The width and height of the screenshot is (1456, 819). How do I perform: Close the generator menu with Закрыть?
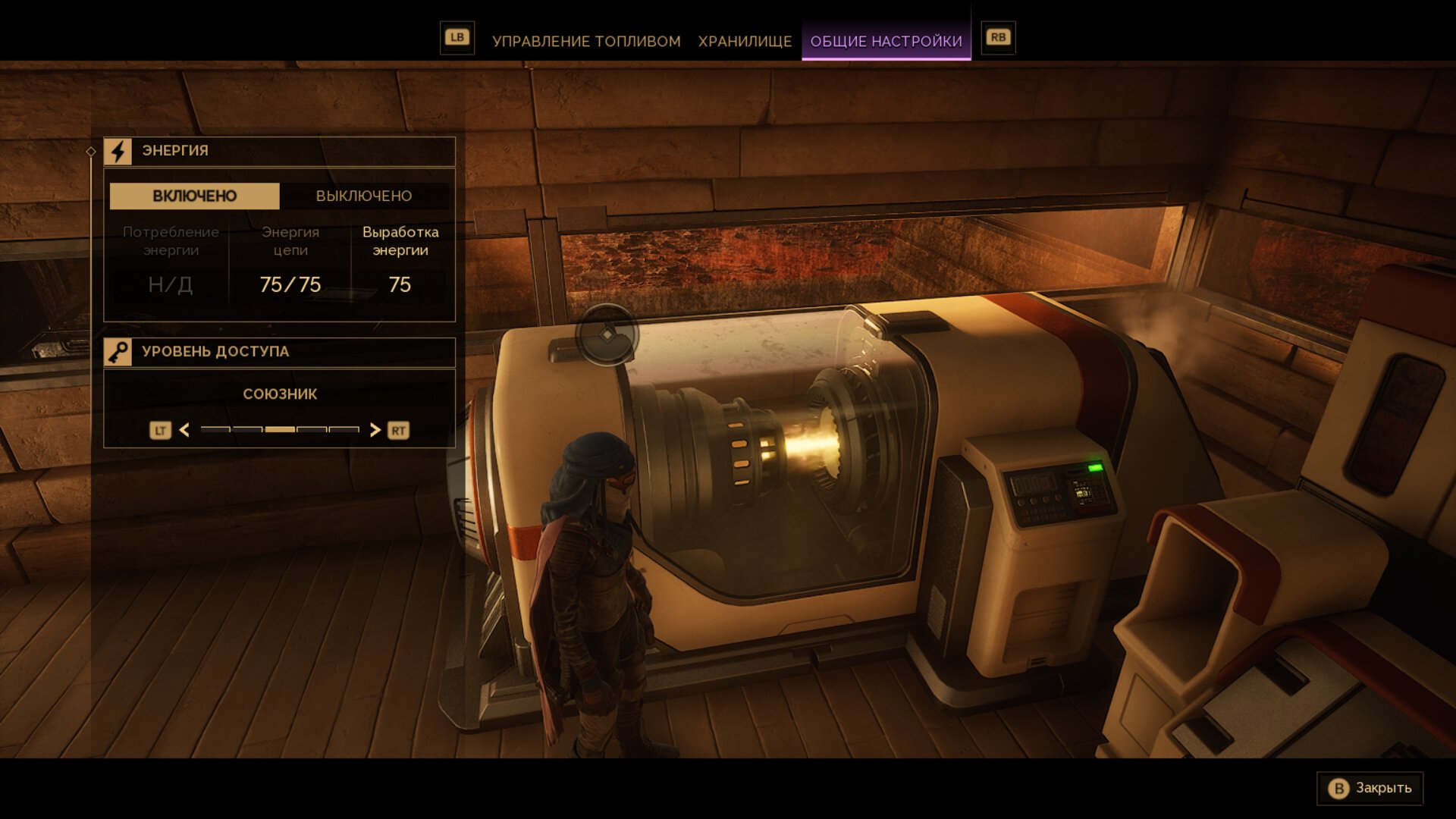pyautogui.click(x=1370, y=789)
